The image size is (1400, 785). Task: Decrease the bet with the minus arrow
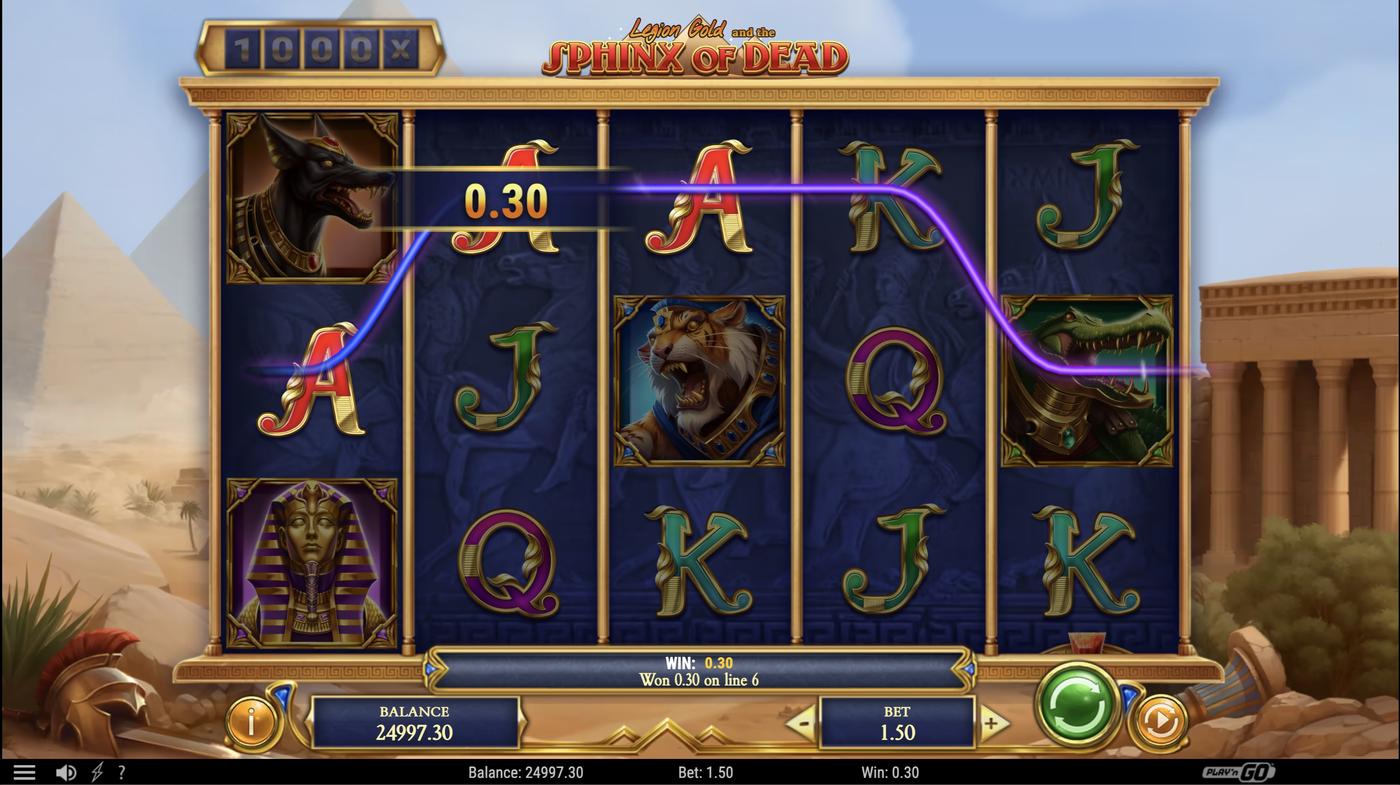(802, 723)
